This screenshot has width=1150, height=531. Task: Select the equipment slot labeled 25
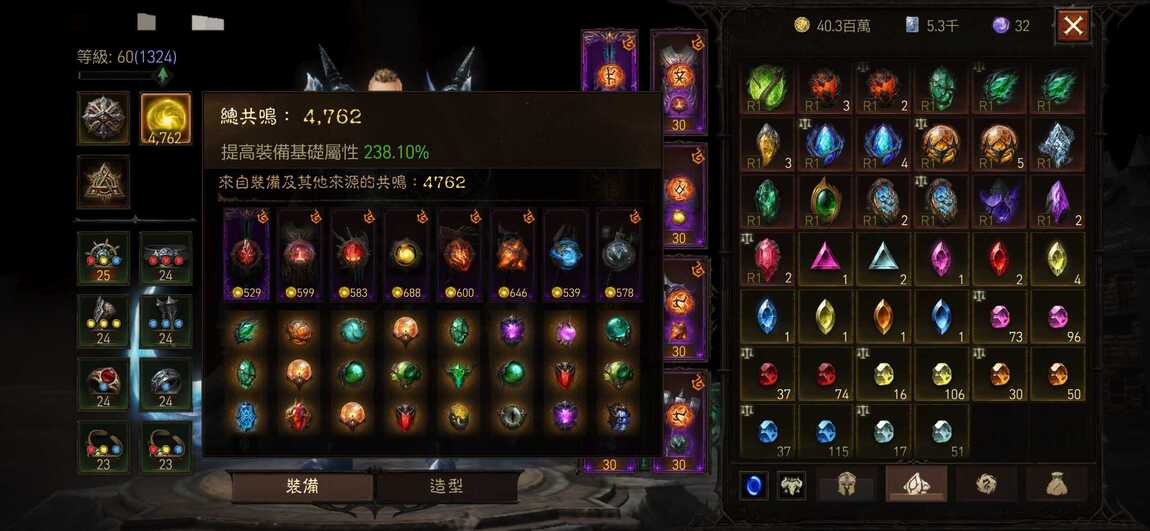click(x=104, y=258)
